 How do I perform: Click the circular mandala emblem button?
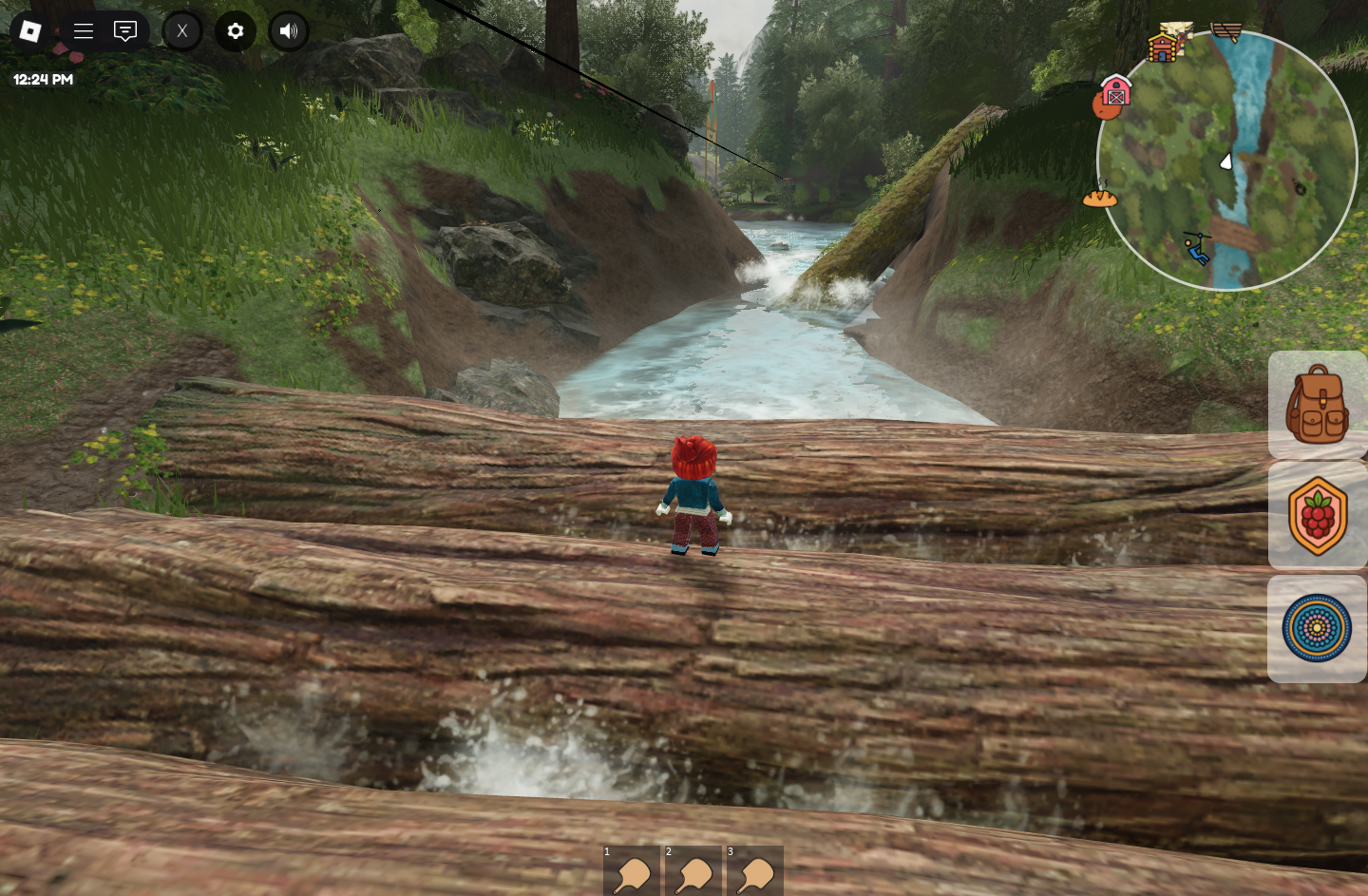click(x=1317, y=628)
